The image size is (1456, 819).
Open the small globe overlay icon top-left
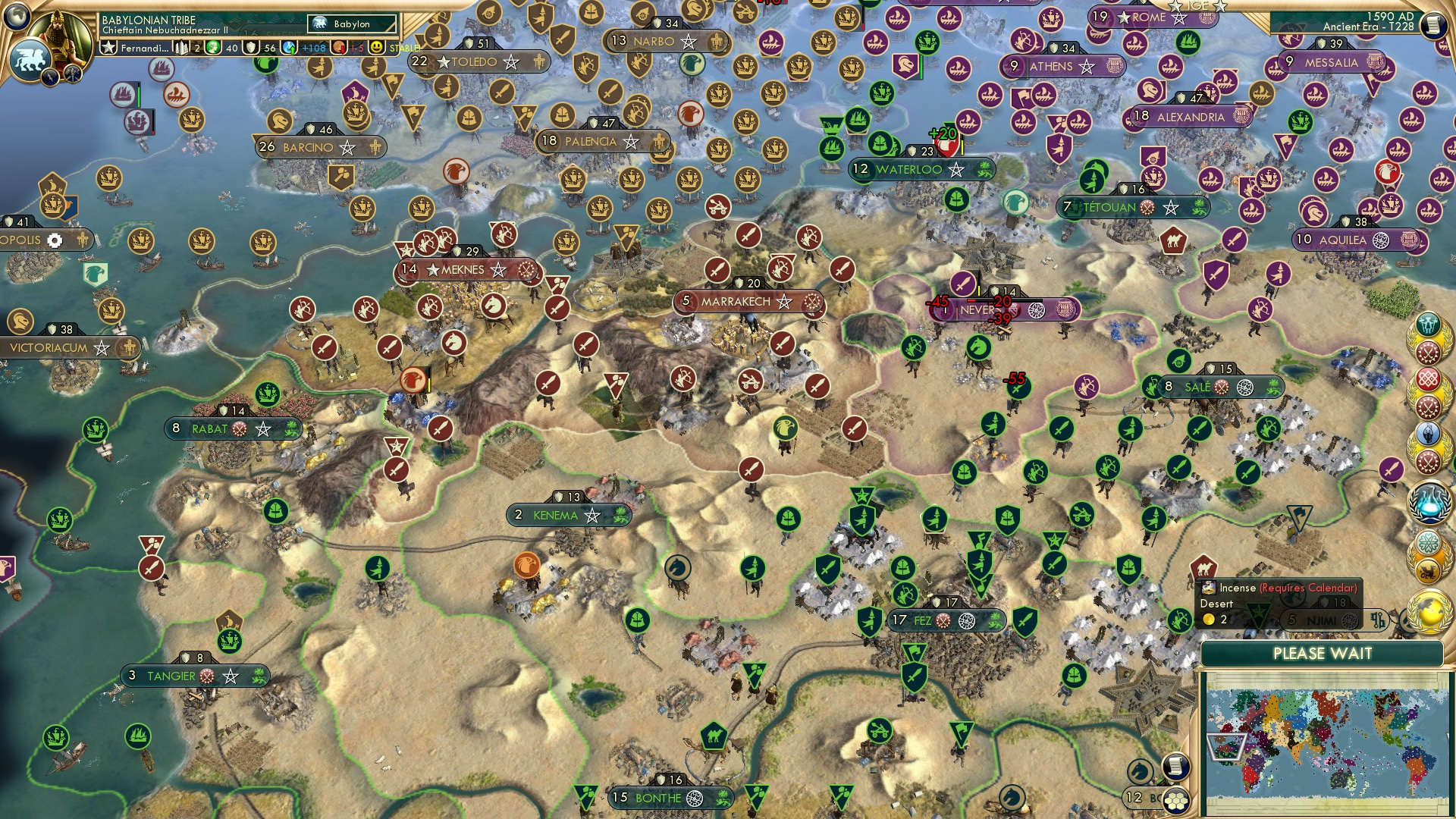[15, 17]
